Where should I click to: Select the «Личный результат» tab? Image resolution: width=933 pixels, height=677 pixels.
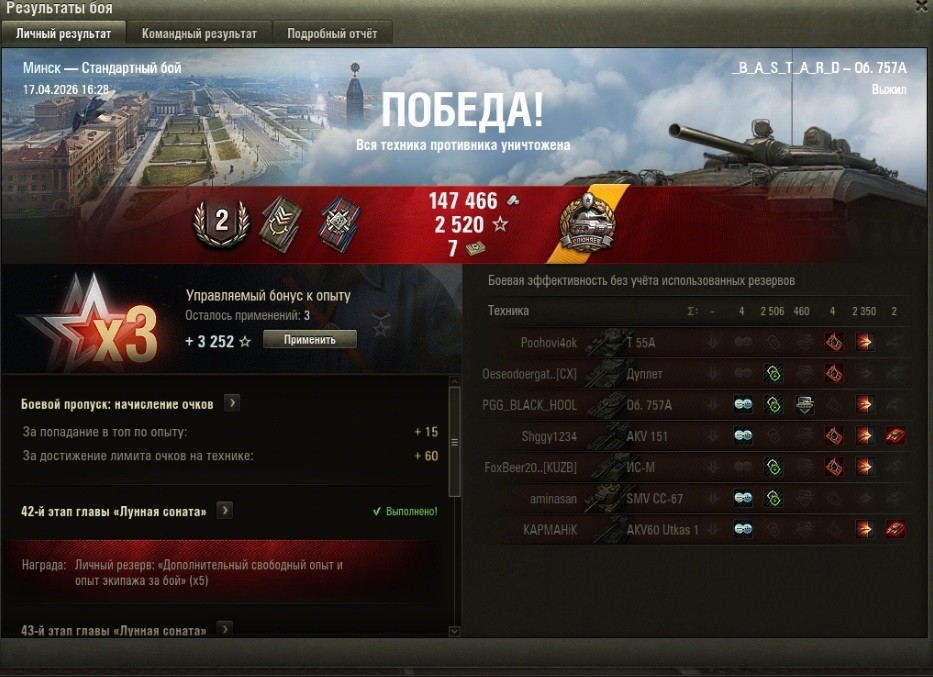(x=63, y=33)
